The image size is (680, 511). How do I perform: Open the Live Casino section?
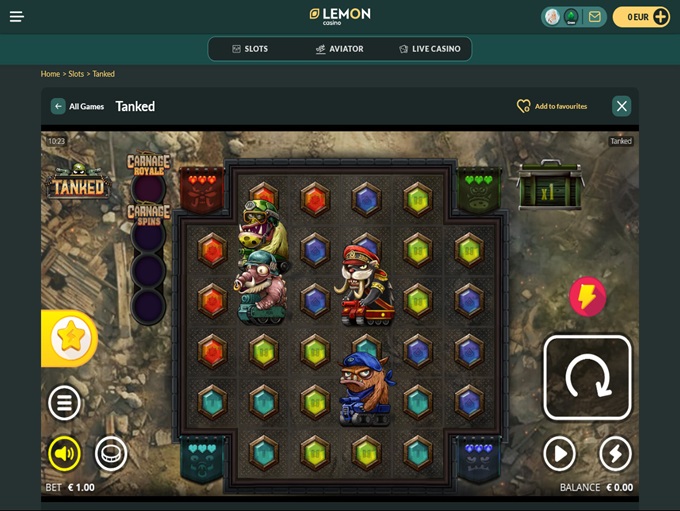click(429, 49)
